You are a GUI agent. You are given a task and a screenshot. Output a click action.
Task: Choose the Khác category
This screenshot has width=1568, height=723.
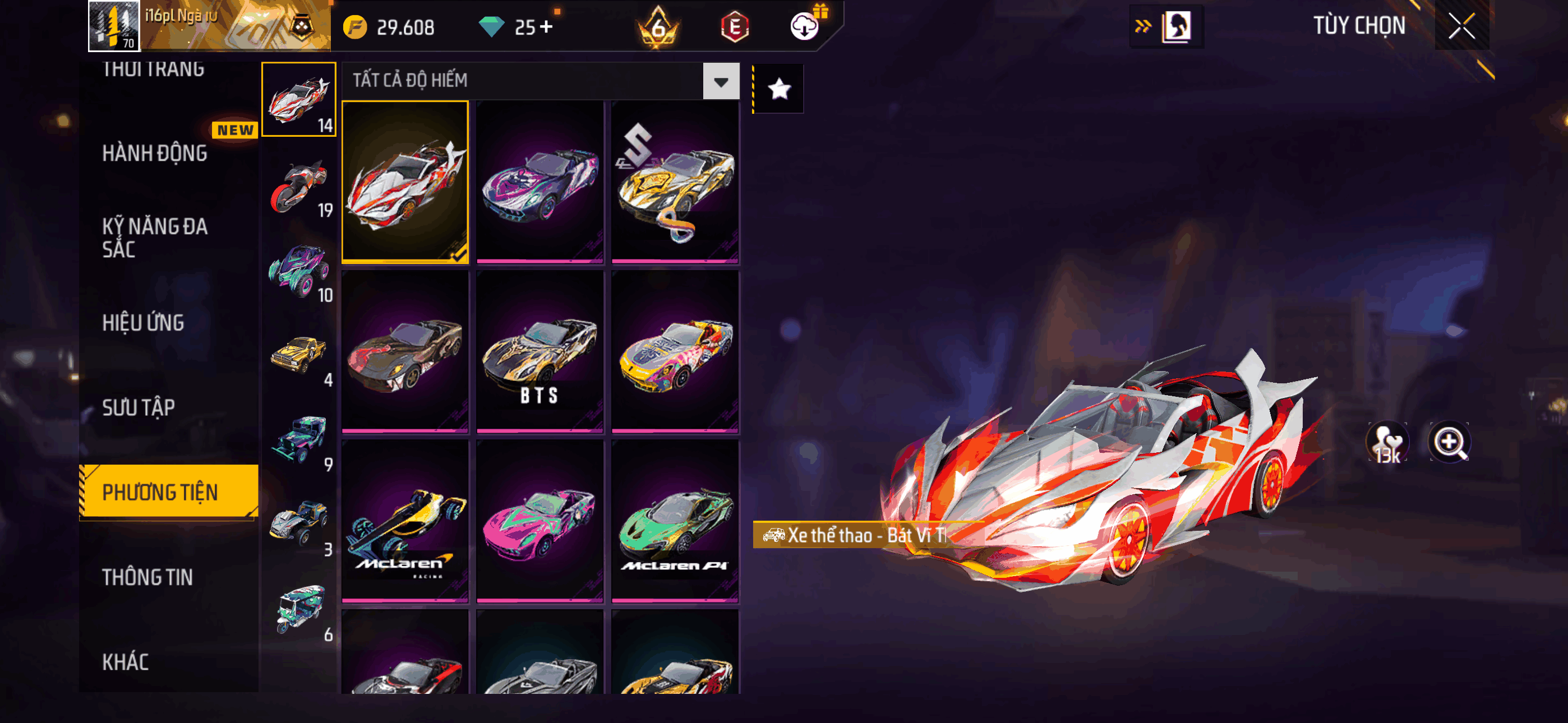point(126,662)
